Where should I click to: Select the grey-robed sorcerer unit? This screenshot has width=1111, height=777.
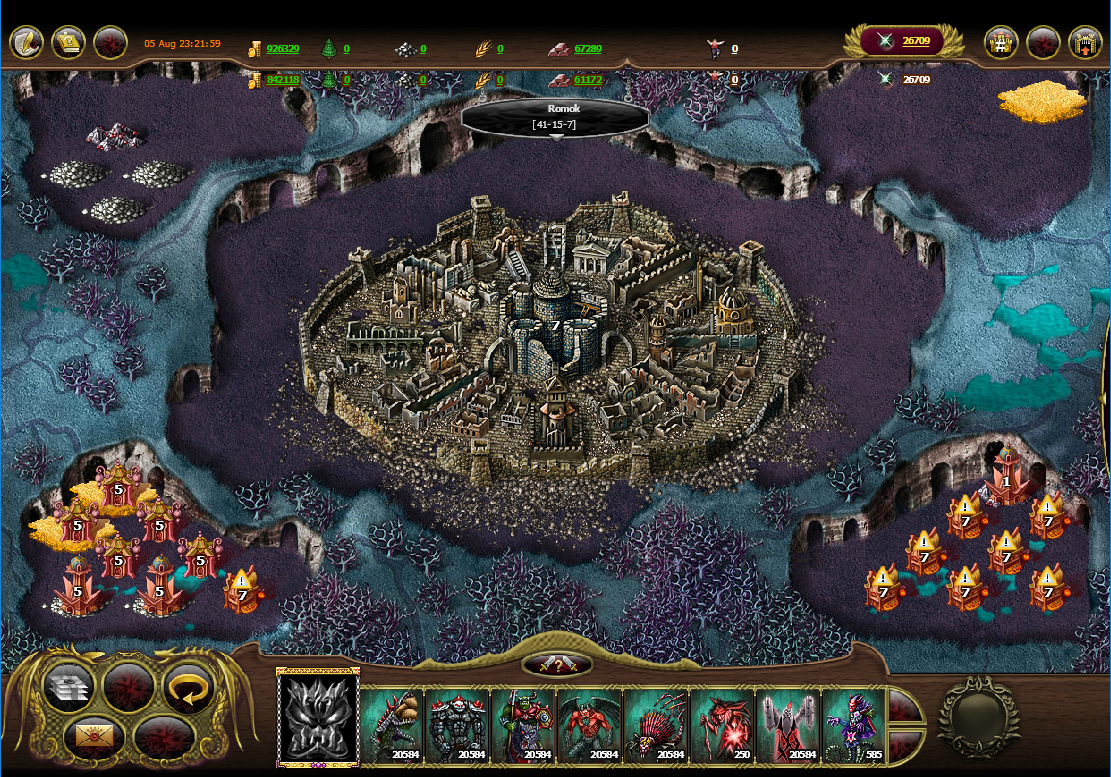pyautogui.click(x=787, y=725)
